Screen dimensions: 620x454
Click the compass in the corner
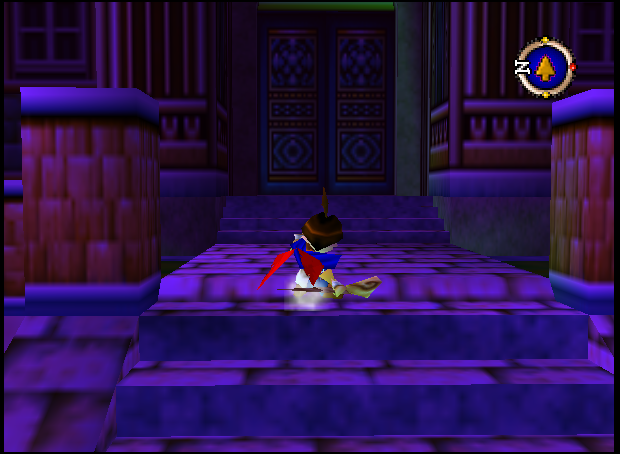click(x=545, y=67)
